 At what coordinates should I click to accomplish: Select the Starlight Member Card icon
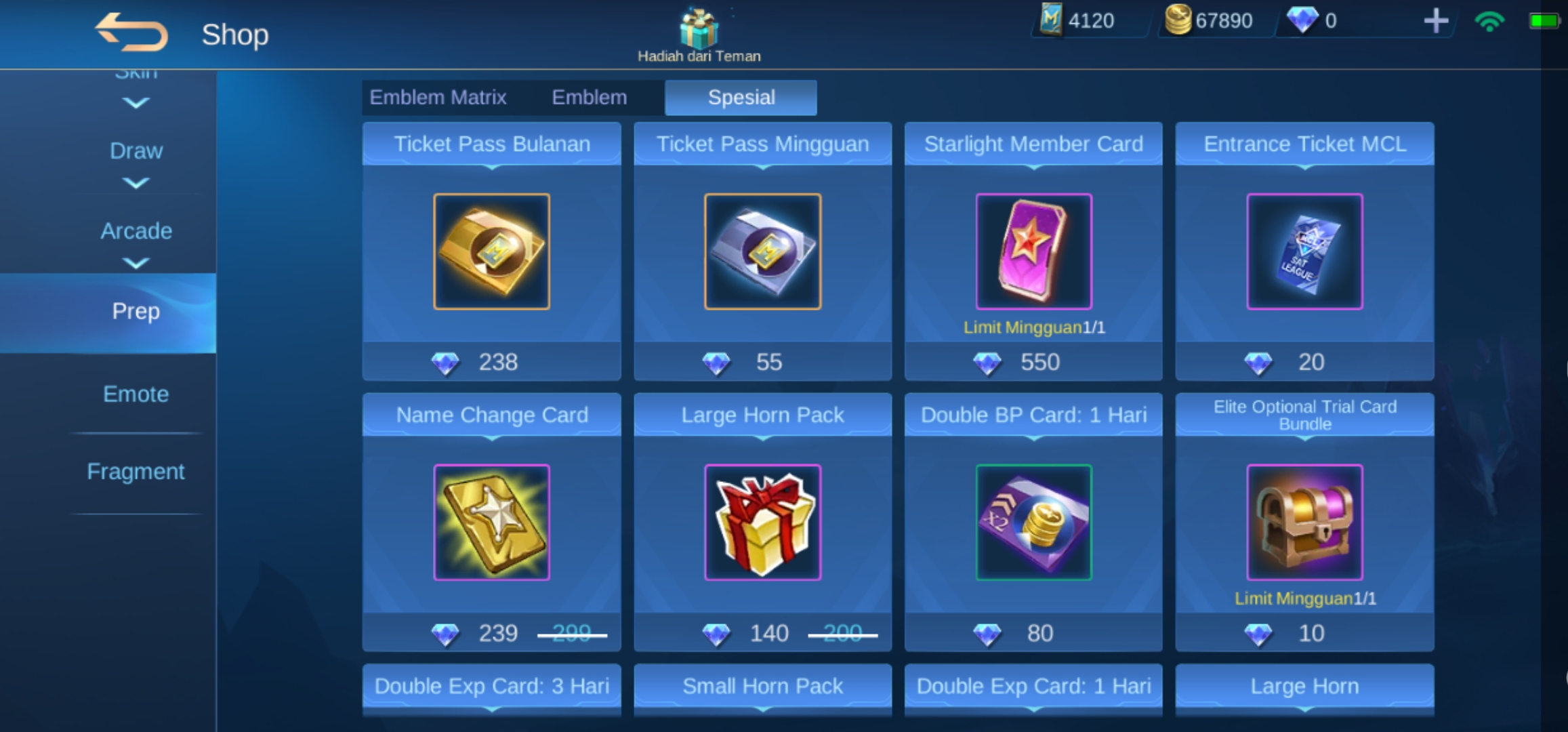1033,251
